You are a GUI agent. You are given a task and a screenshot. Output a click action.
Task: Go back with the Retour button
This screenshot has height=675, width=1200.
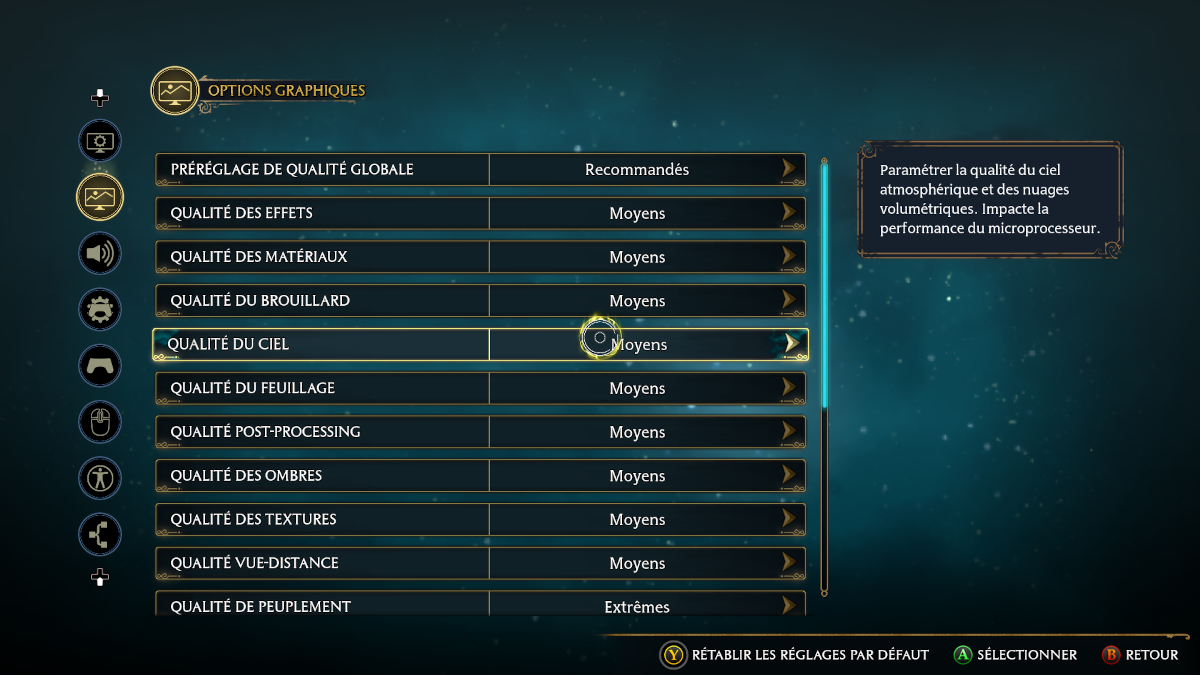tap(1140, 655)
